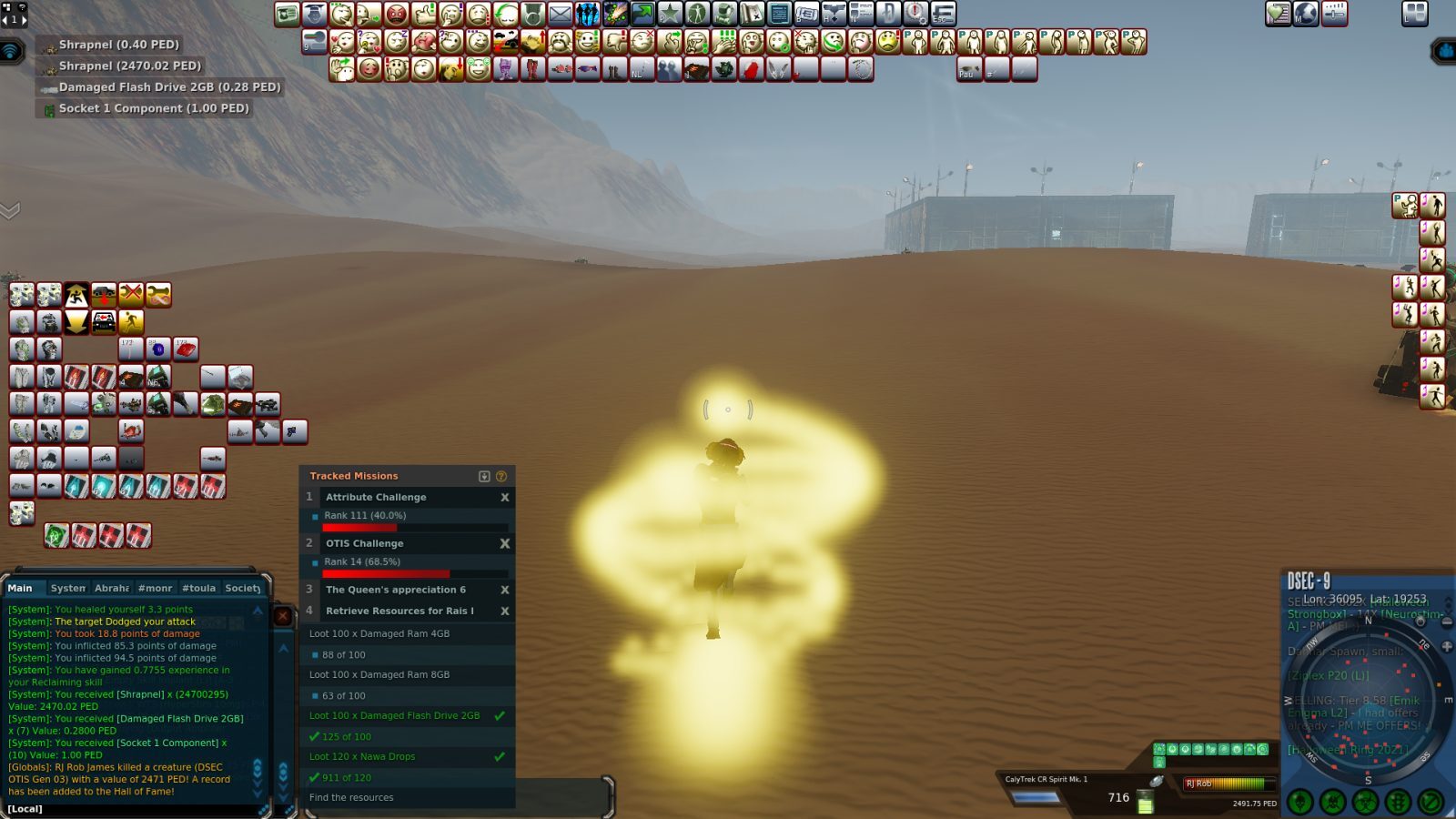Viewport: 1456px width, 819px height.
Task: Select the wrench tools icon at top right
Action: pos(1334,13)
